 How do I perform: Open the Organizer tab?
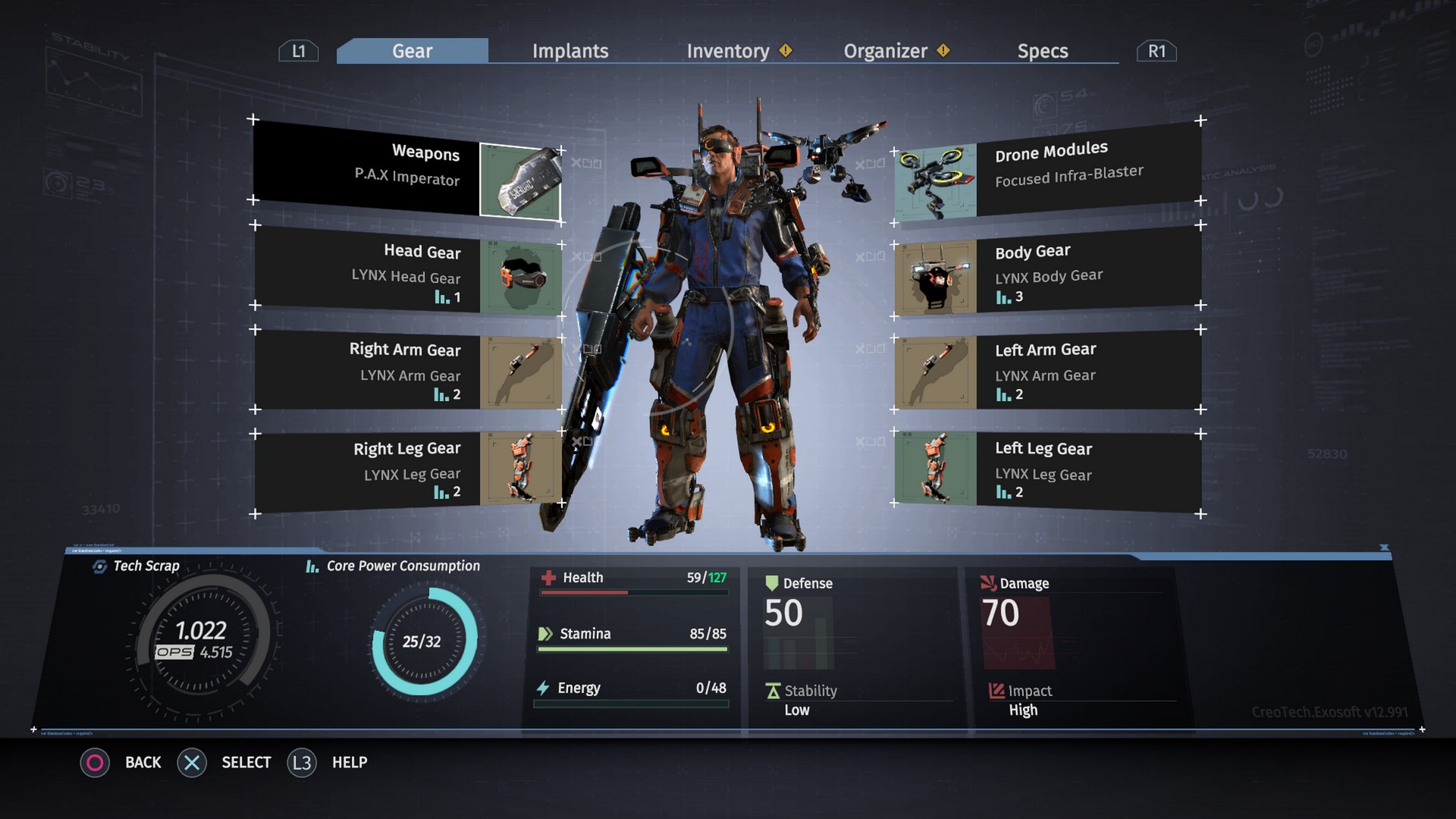point(886,51)
